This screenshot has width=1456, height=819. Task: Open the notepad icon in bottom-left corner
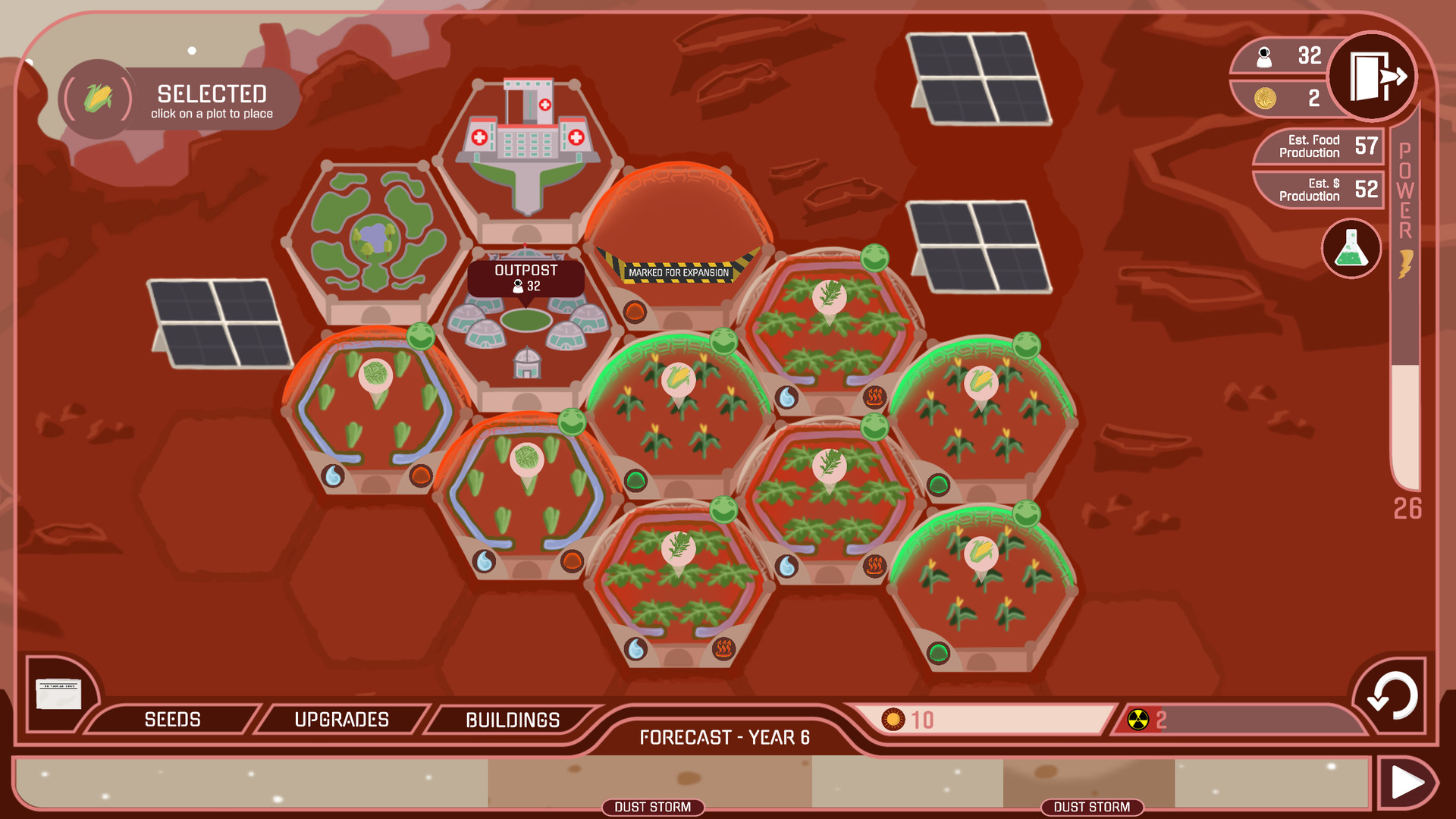point(59,694)
